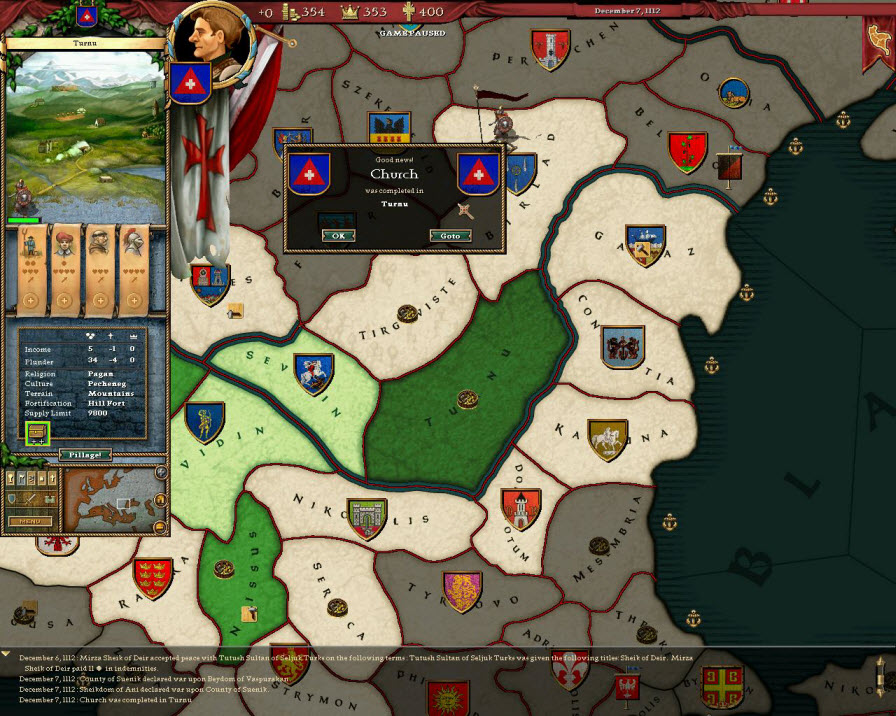Click the Turnu province title bar
Viewport: 896px width, 716px height.
tap(85, 44)
